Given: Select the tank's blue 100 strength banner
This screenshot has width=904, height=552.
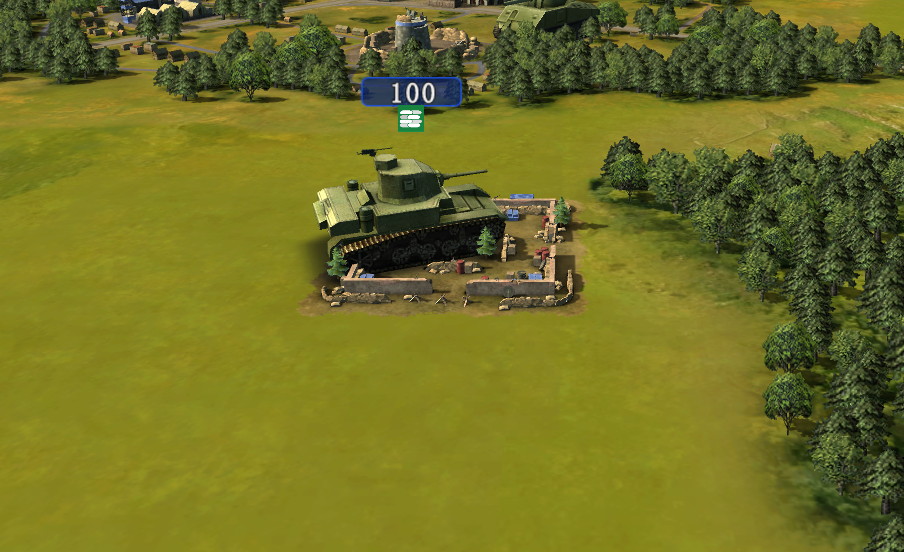Looking at the screenshot, I should (x=412, y=93).
